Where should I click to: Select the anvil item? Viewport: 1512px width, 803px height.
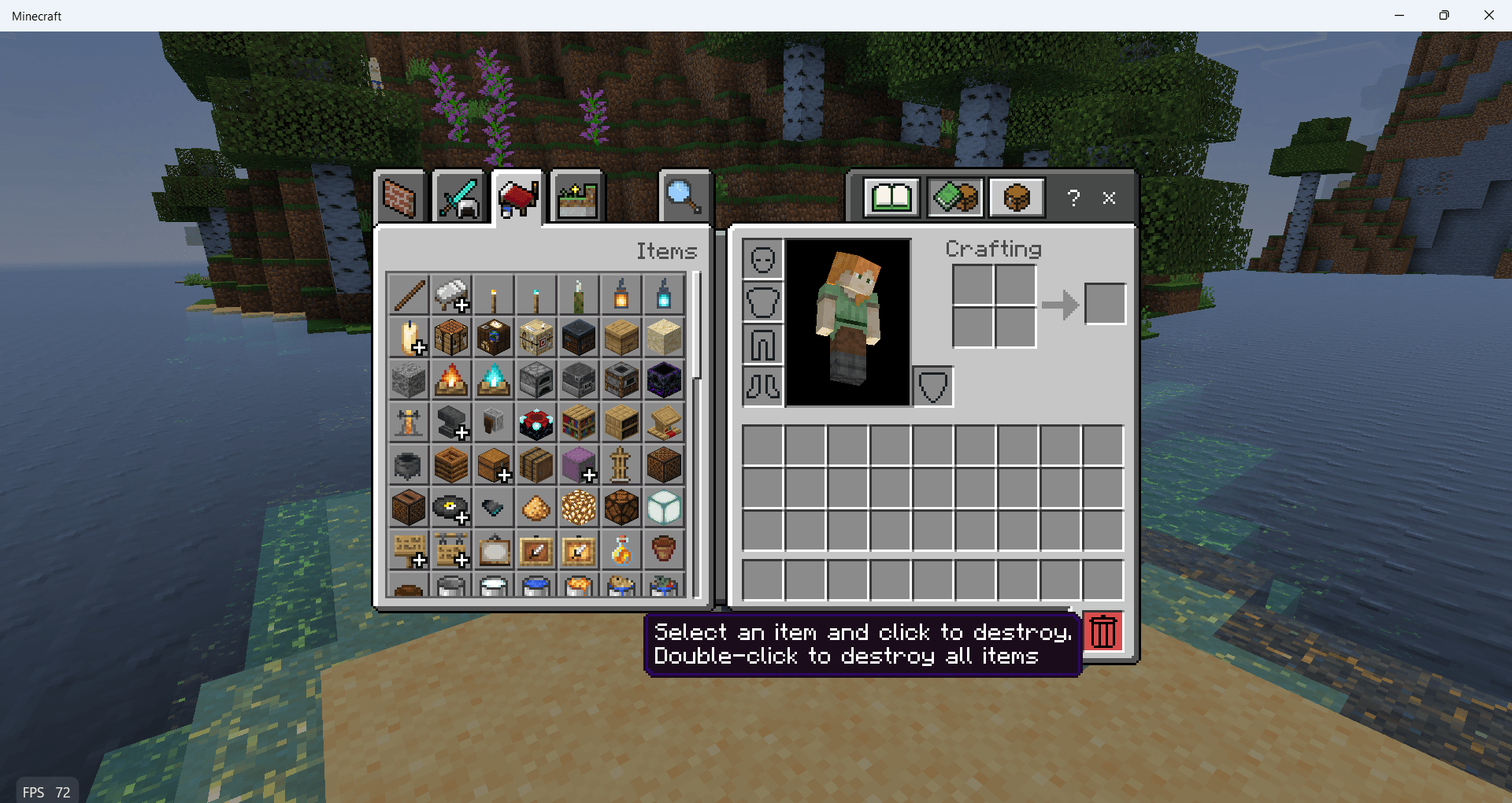451,423
